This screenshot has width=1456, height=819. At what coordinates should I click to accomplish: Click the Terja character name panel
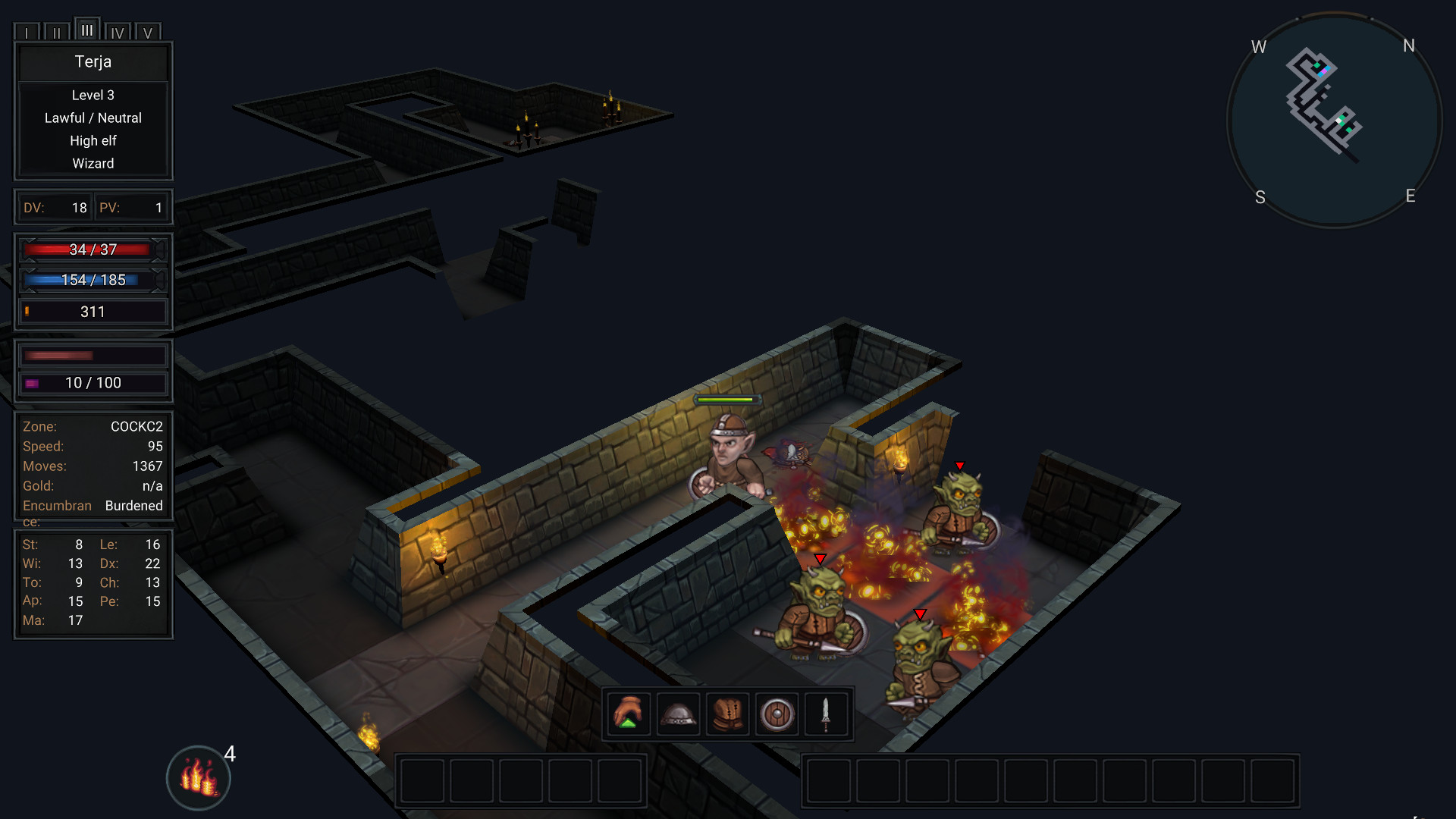tap(93, 62)
